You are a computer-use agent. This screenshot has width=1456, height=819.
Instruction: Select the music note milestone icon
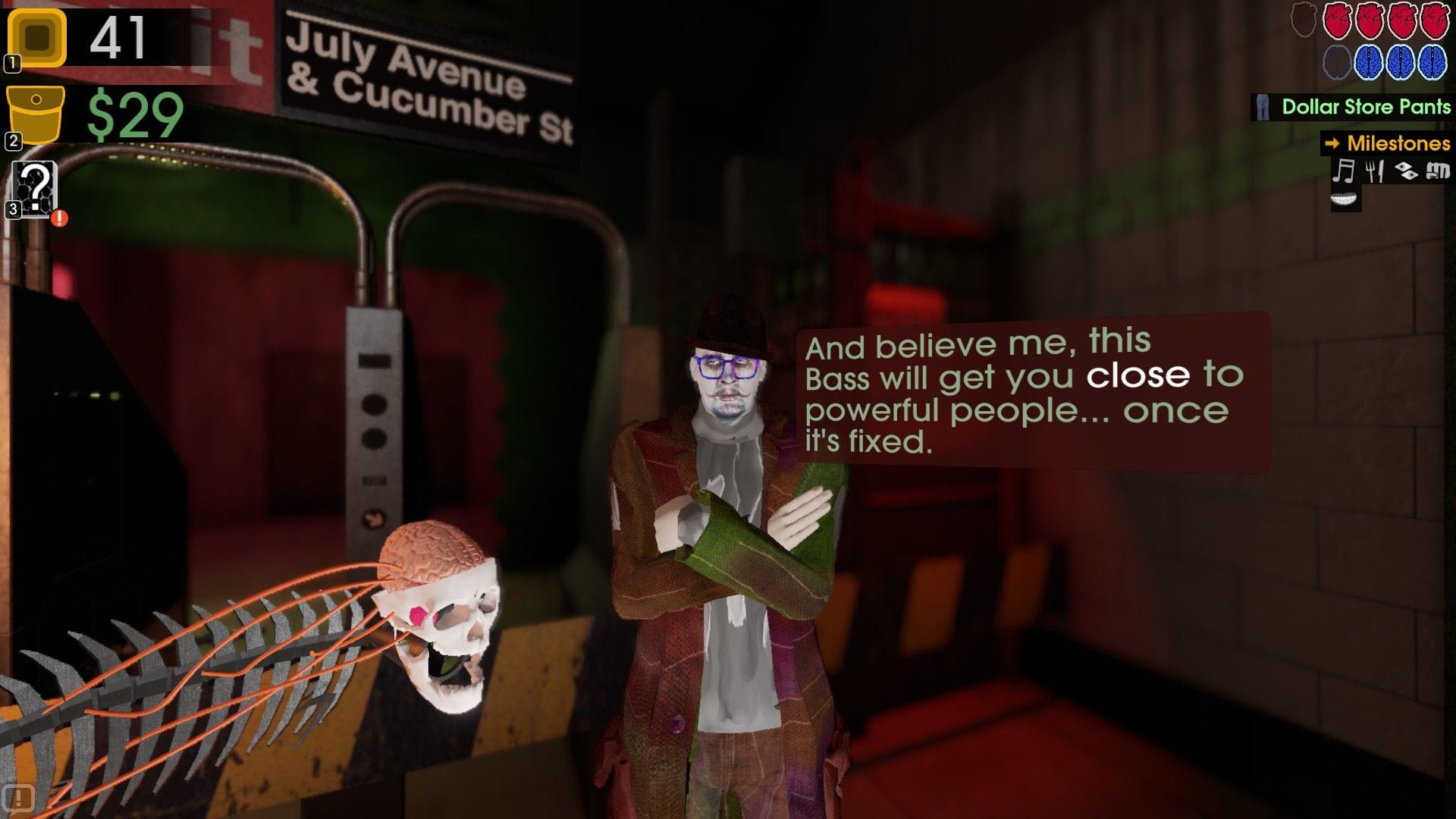click(1343, 171)
